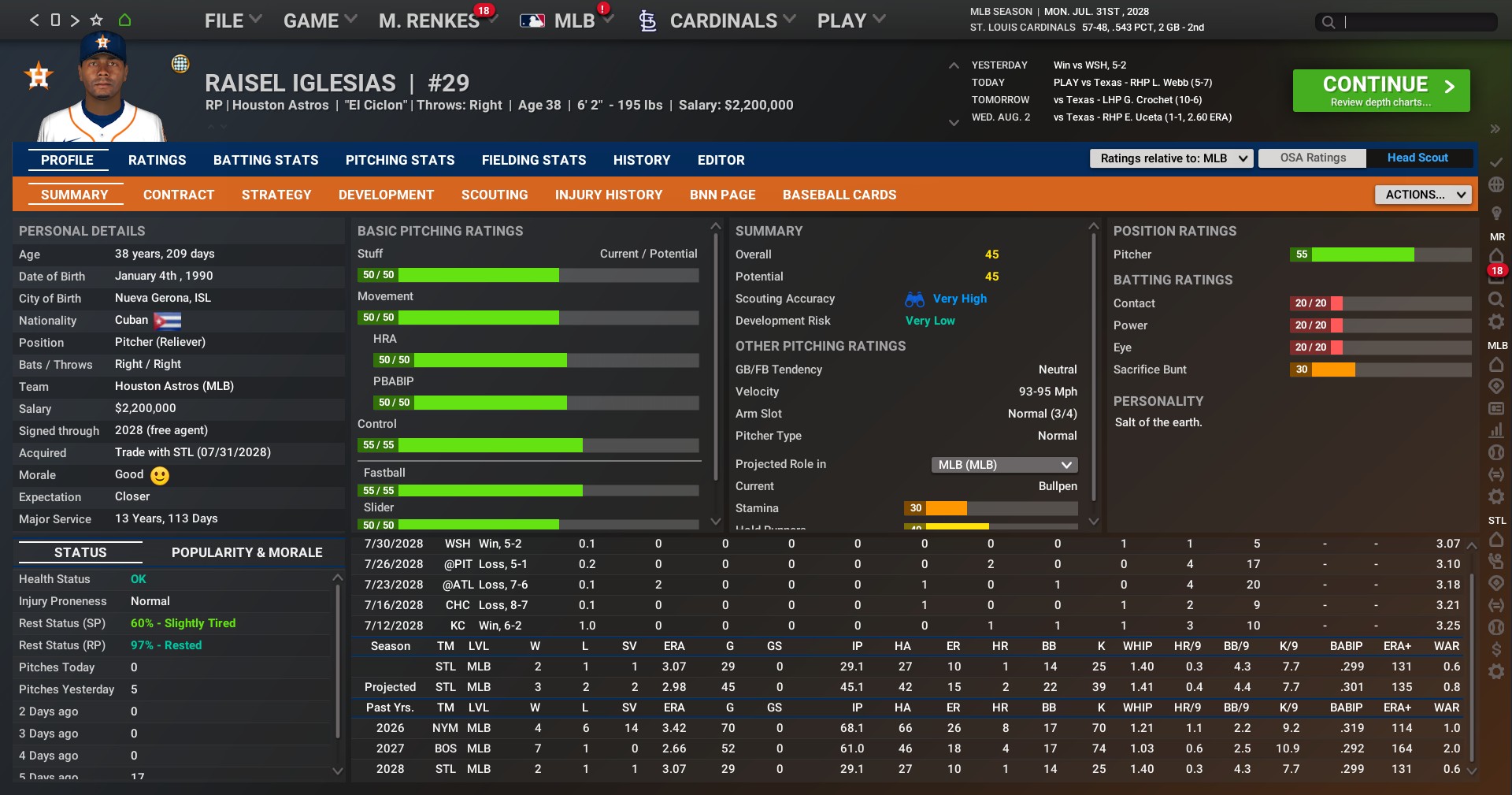The image size is (1512, 795).
Task: Bookmark this page with the star icon
Action: pyautogui.click(x=96, y=20)
